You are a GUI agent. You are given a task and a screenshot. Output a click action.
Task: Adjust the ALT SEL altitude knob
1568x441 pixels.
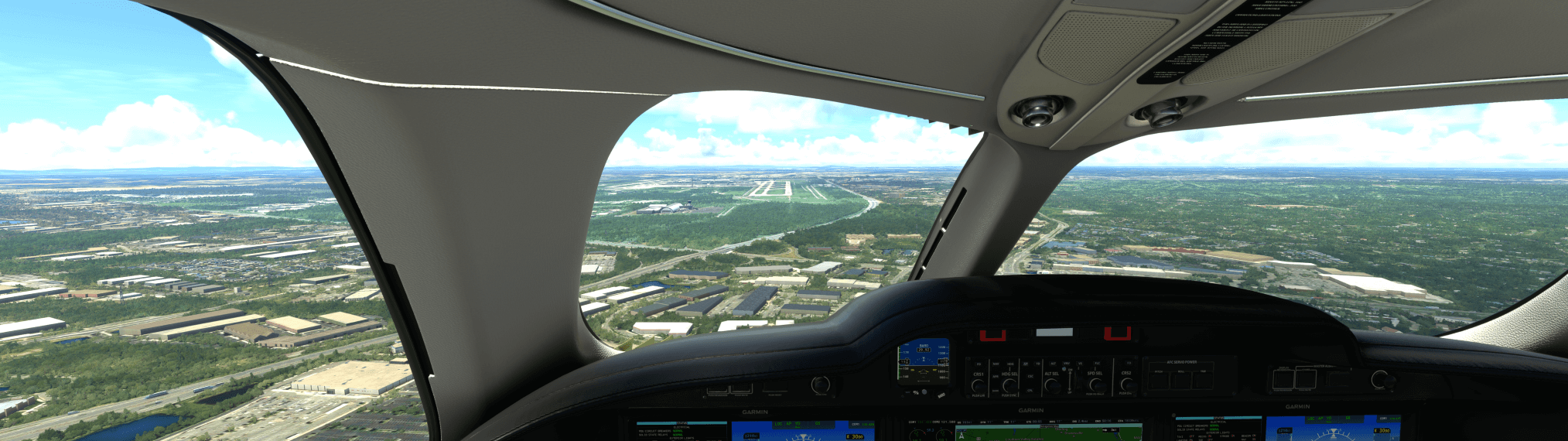point(1052,384)
